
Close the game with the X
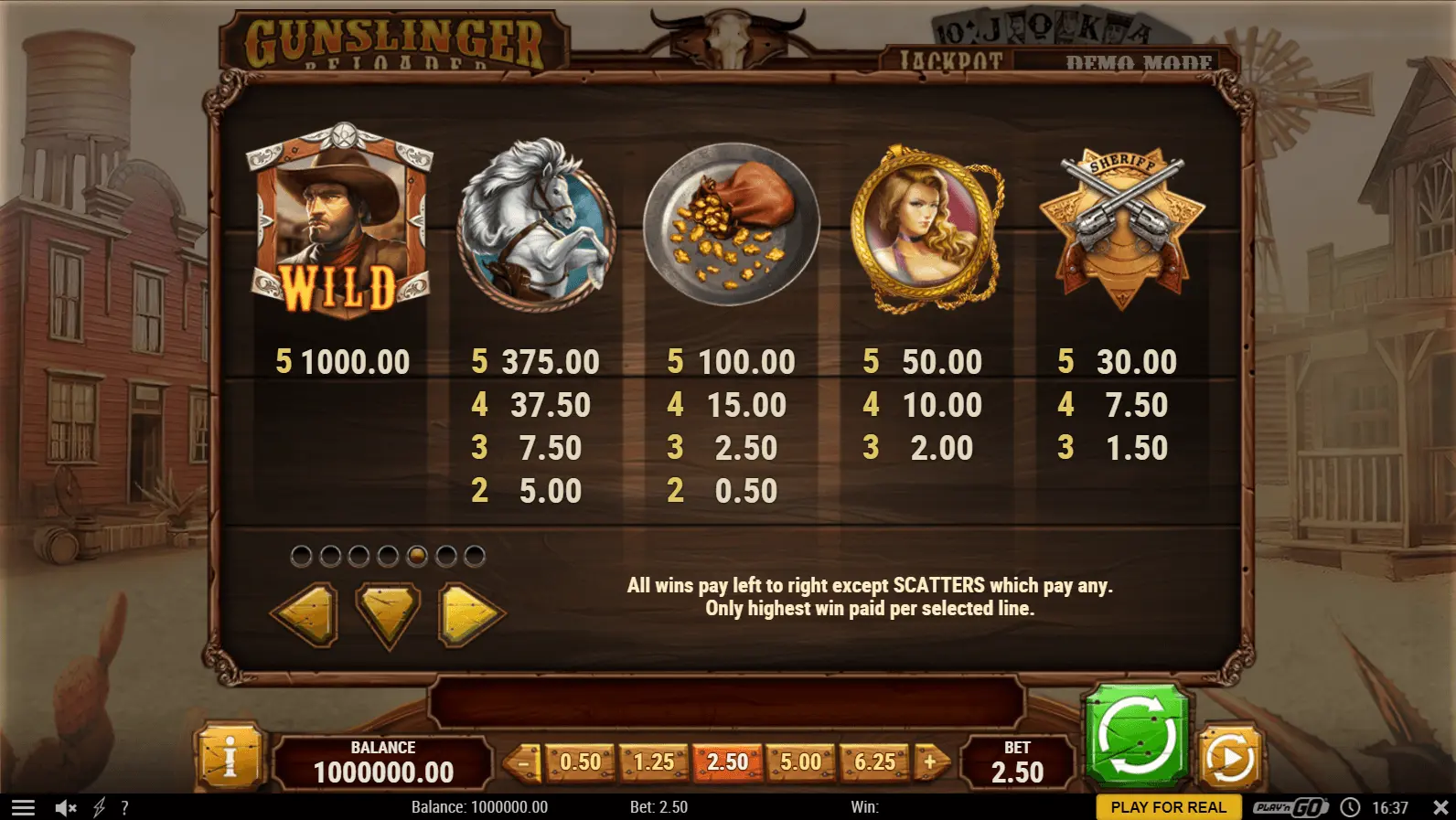coord(1440,807)
